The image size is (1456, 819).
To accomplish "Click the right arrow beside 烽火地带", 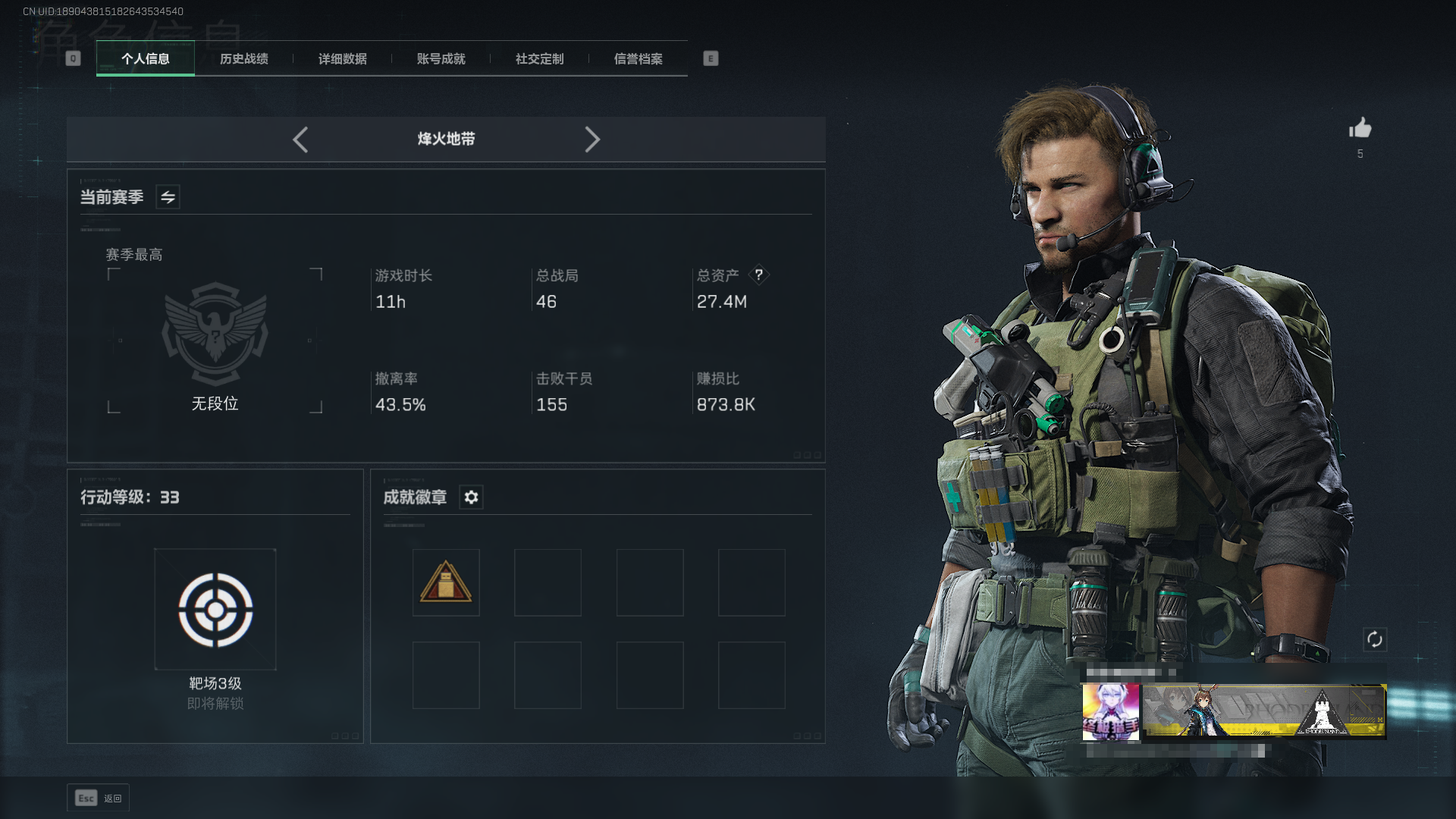I will tap(592, 140).
